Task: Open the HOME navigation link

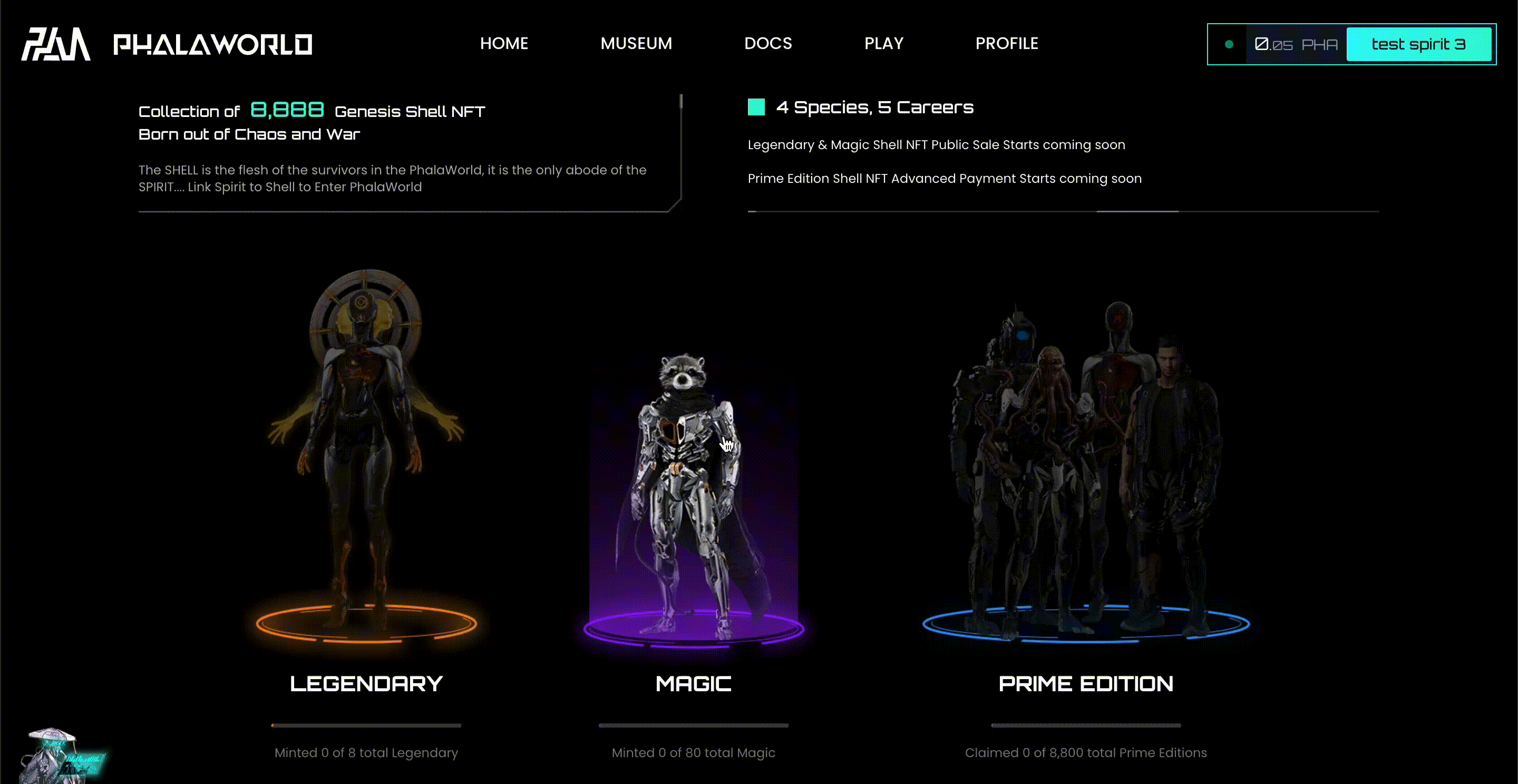Action: coord(504,44)
